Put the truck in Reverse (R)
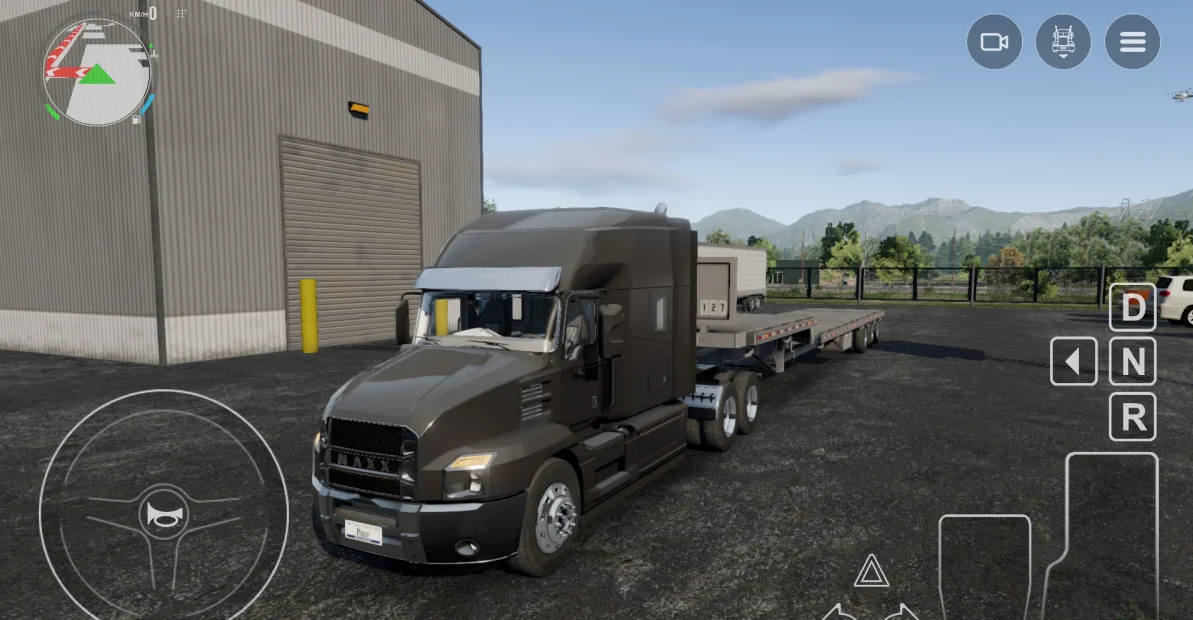 coord(1133,417)
